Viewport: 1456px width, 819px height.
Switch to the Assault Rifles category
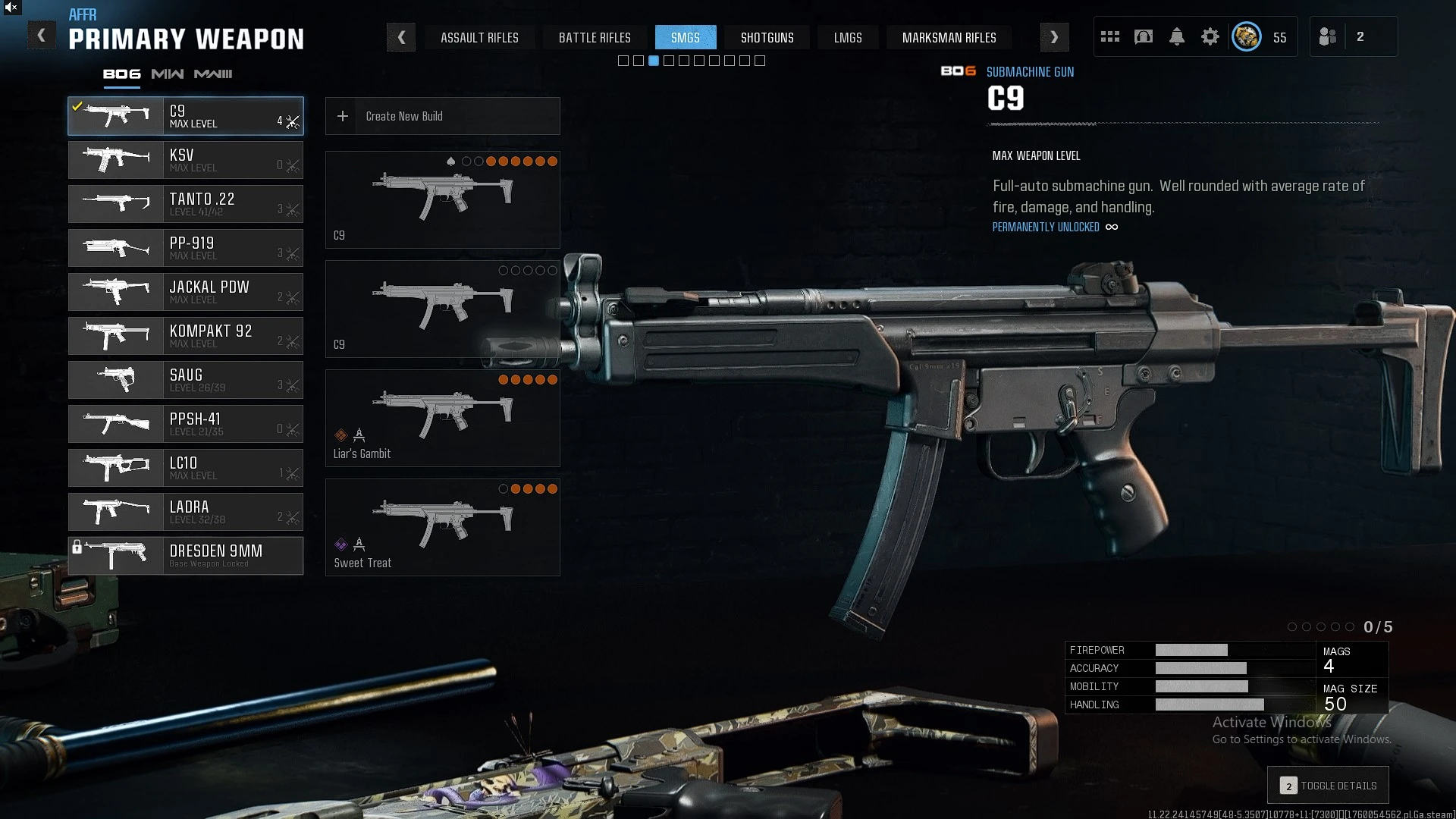479,38
